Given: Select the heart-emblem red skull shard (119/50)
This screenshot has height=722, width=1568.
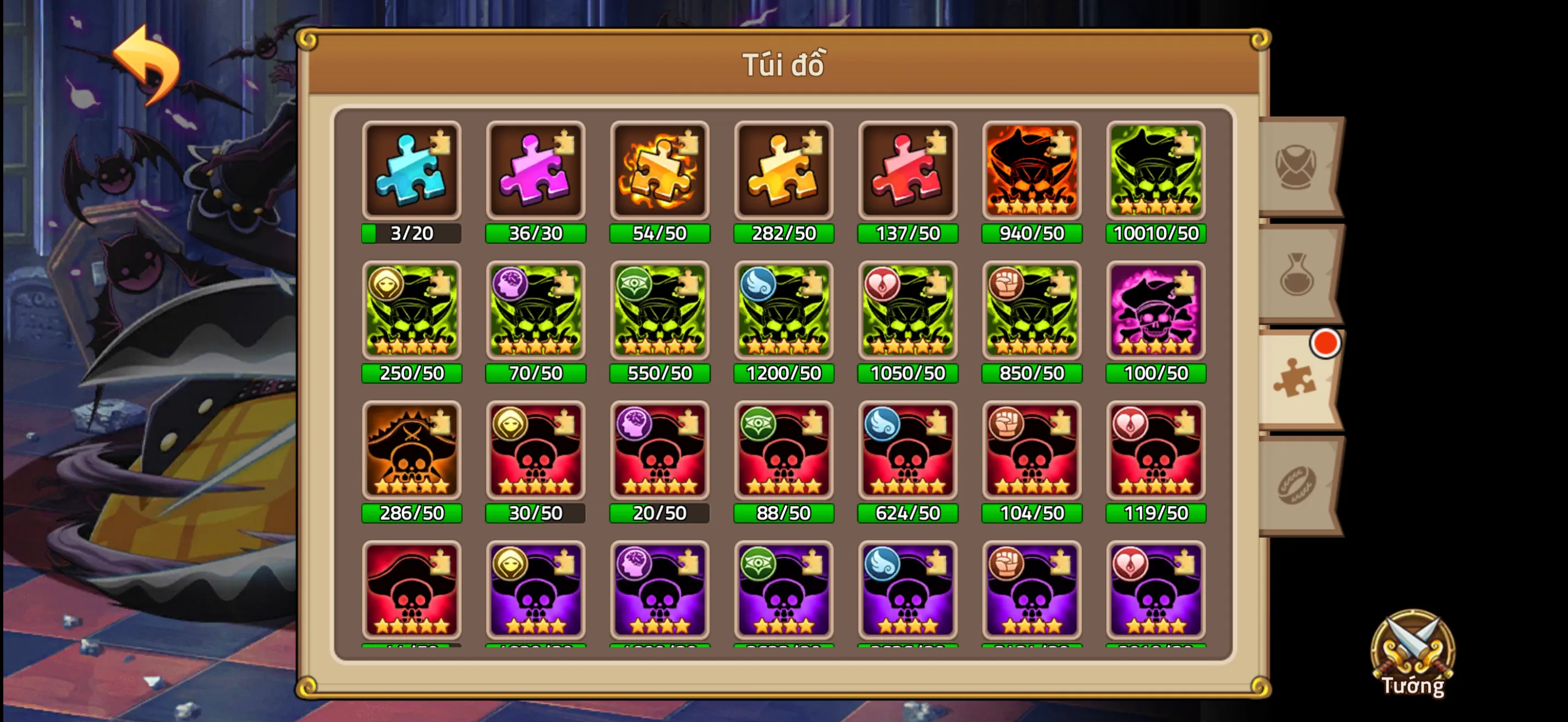Looking at the screenshot, I should 1155,452.
